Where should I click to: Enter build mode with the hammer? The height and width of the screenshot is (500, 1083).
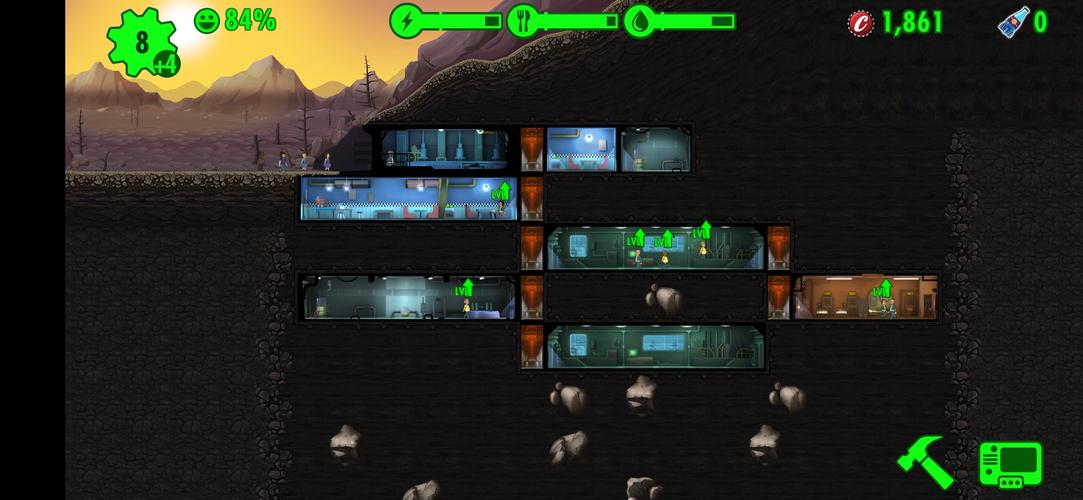click(925, 462)
